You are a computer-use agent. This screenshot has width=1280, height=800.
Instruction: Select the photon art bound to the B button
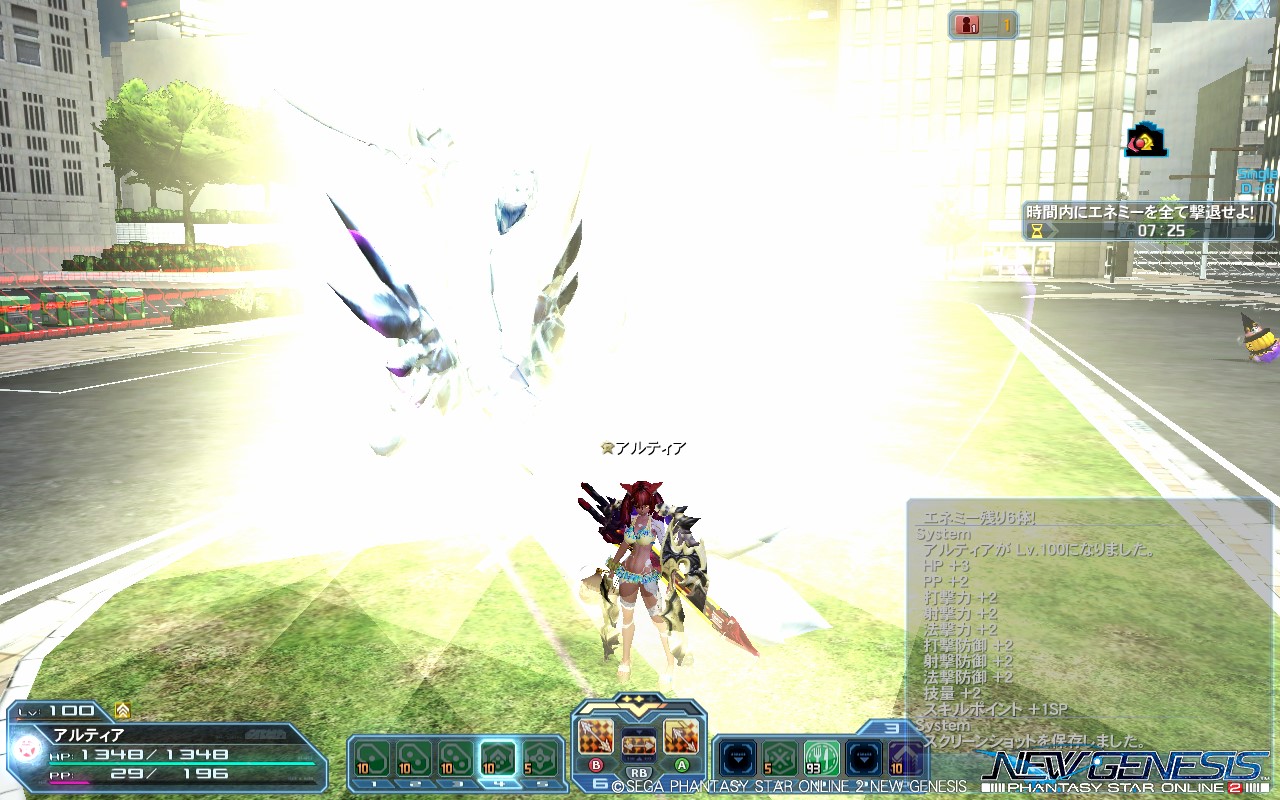[595, 735]
